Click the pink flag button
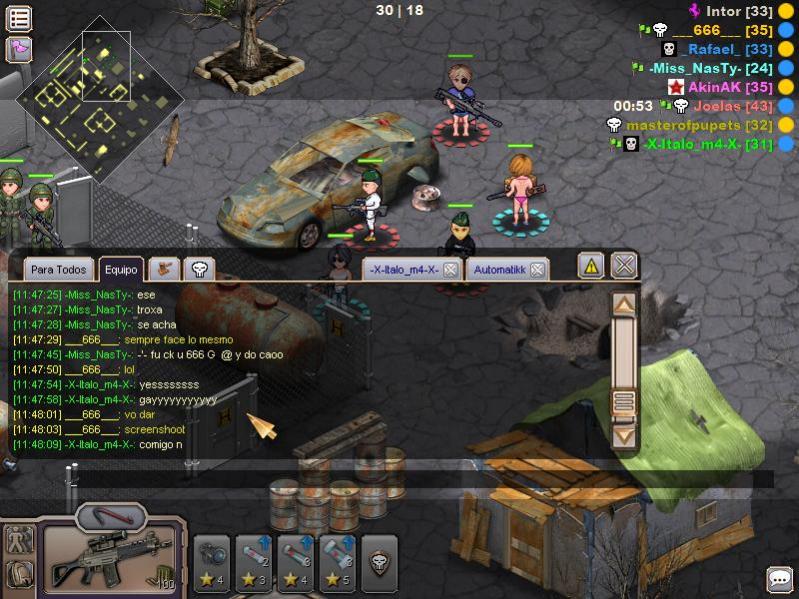Viewport: 799px width, 599px height. click(19, 49)
